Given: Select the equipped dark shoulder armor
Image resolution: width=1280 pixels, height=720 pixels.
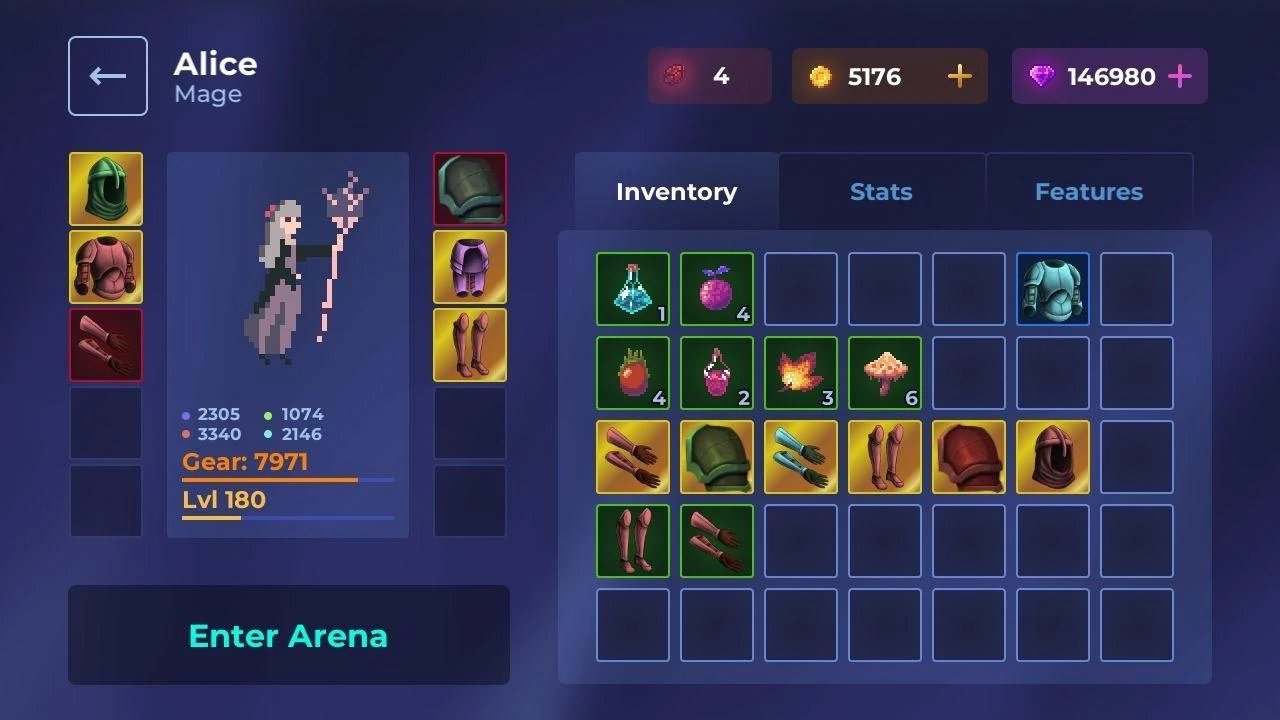Looking at the screenshot, I should pos(470,189).
